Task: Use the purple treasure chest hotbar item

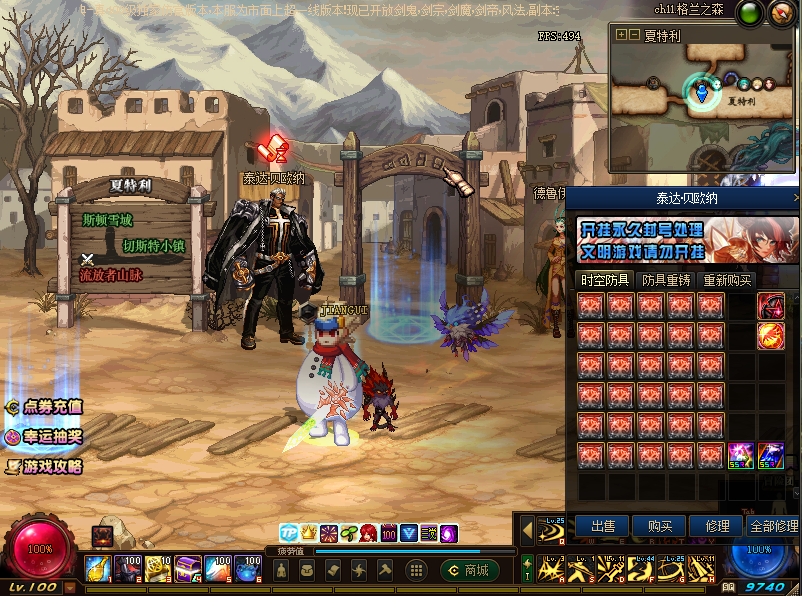Action: [188, 569]
